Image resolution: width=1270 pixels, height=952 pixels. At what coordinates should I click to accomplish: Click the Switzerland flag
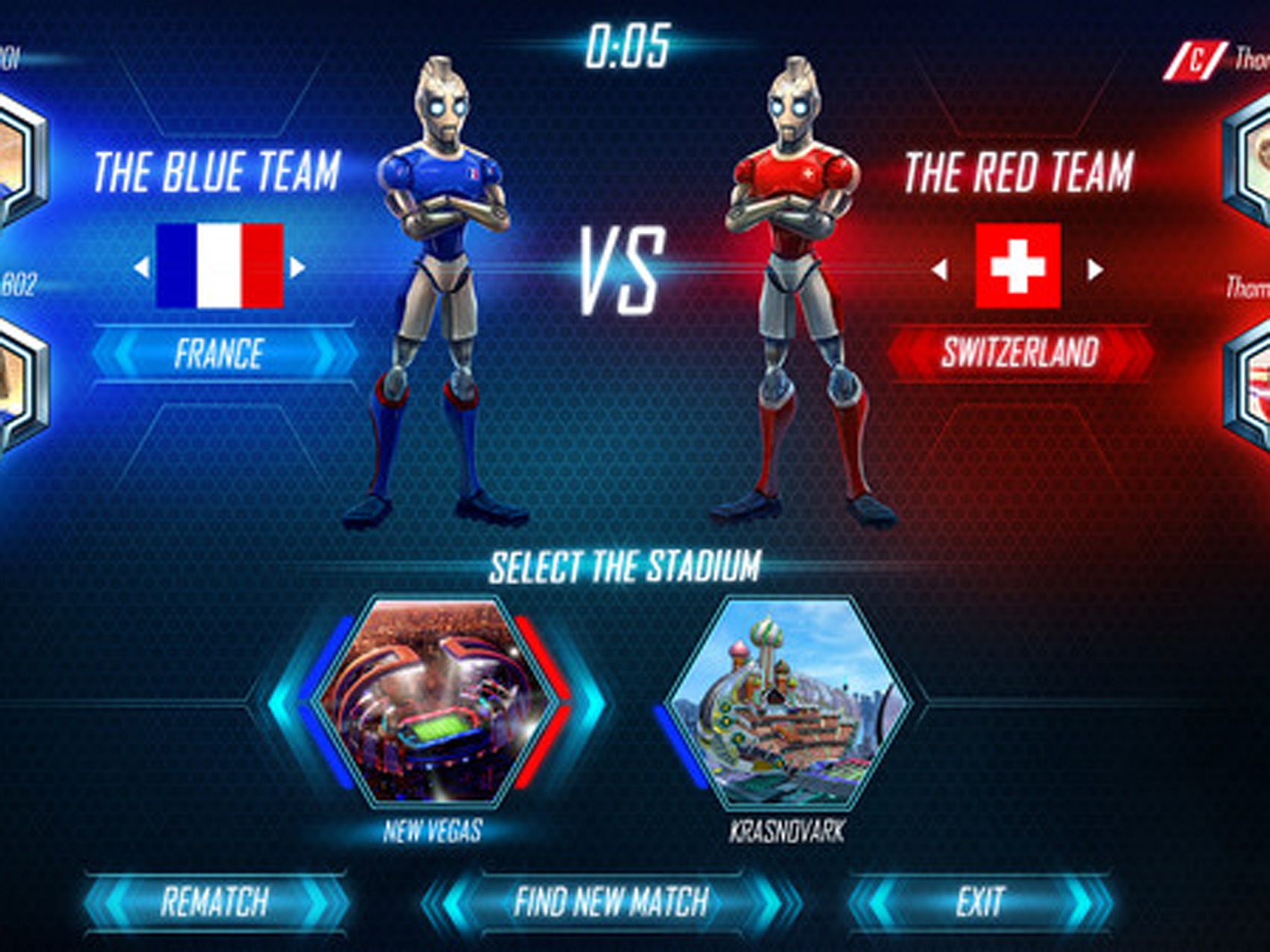pos(1017,266)
